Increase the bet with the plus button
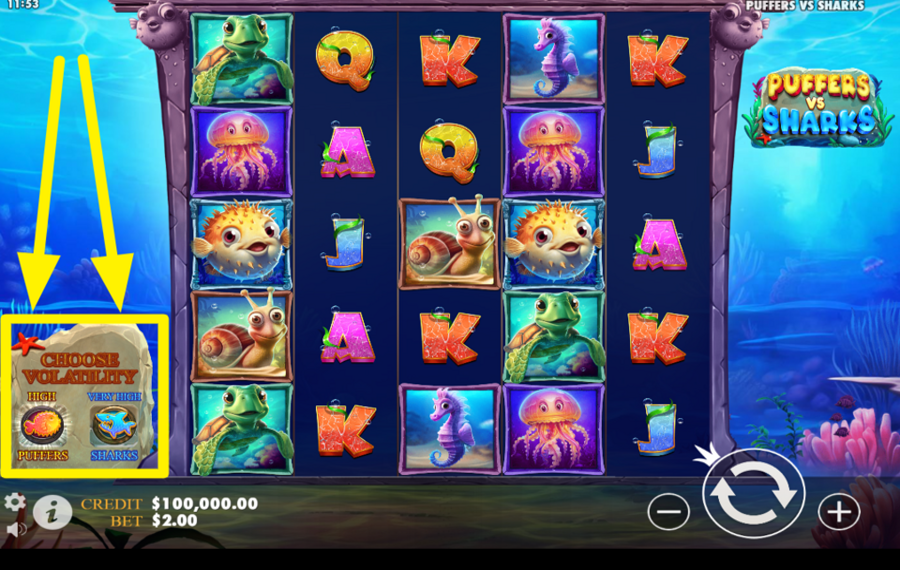The width and height of the screenshot is (900, 570). click(x=838, y=512)
